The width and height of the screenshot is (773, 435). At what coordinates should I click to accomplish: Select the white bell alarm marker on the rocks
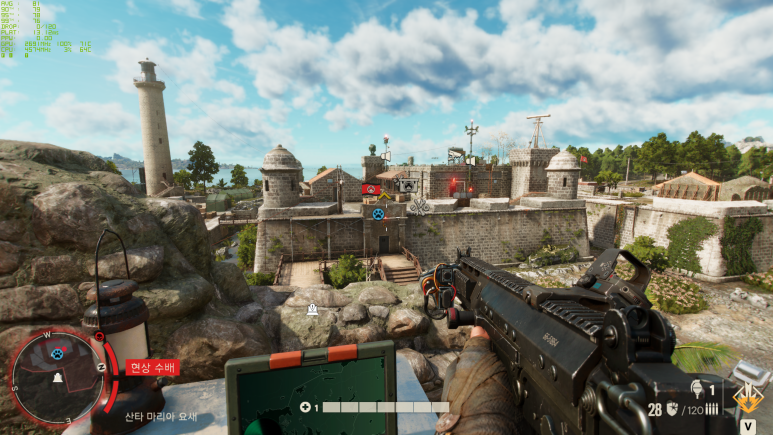(313, 309)
